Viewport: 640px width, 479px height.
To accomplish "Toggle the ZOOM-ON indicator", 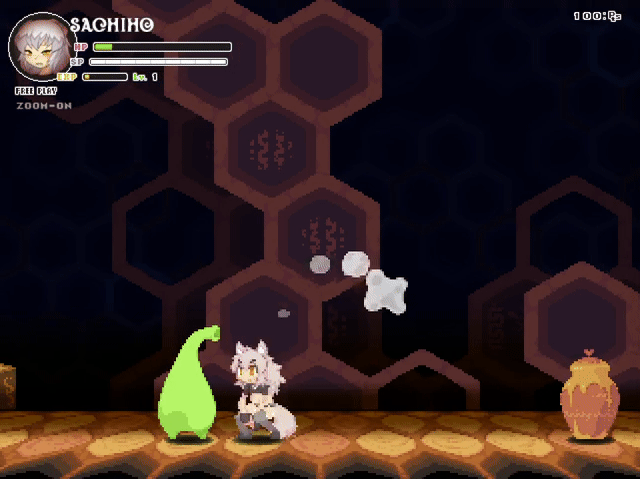I will 44,105.
